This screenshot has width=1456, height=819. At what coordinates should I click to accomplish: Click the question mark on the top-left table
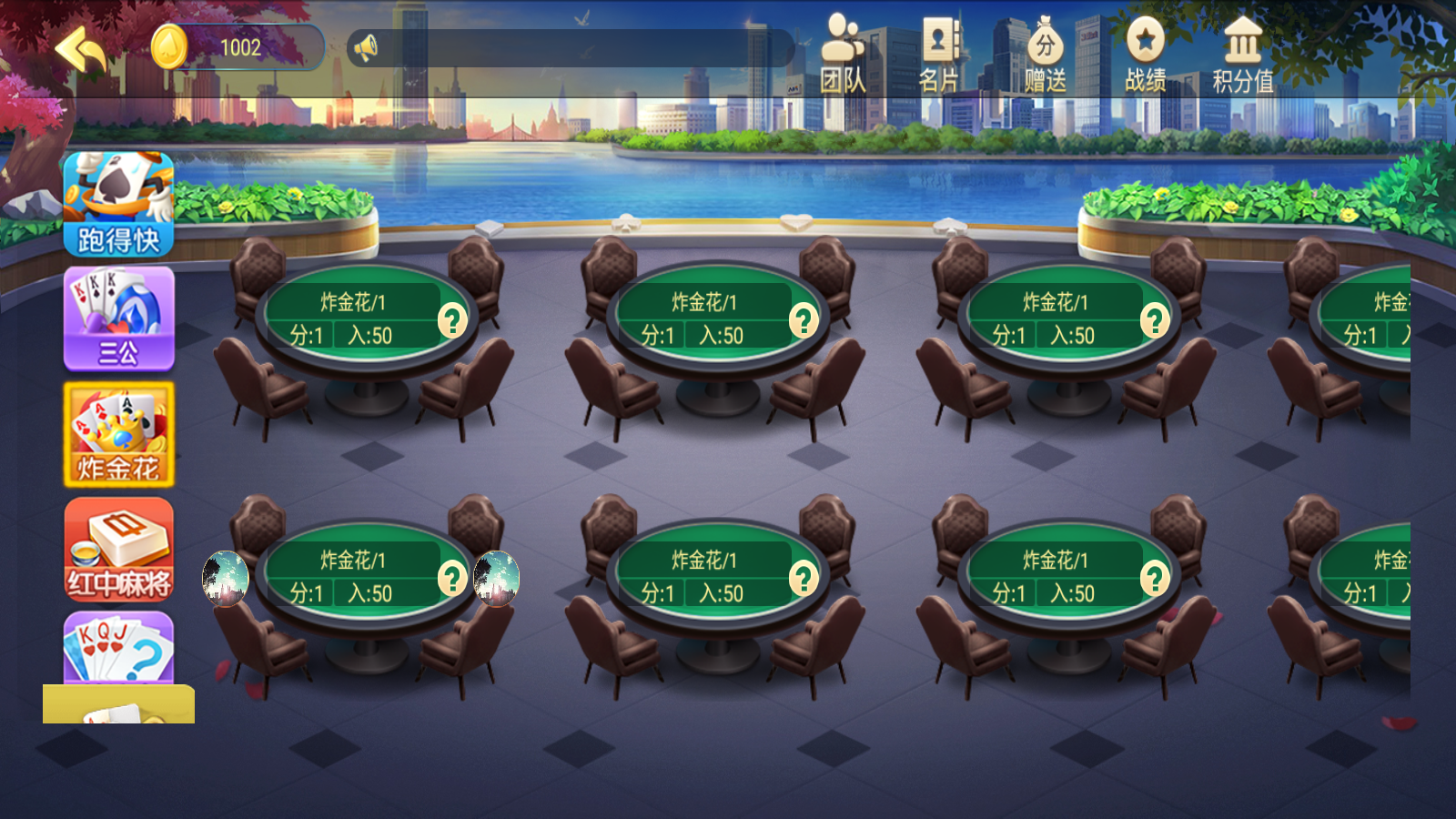(x=452, y=320)
